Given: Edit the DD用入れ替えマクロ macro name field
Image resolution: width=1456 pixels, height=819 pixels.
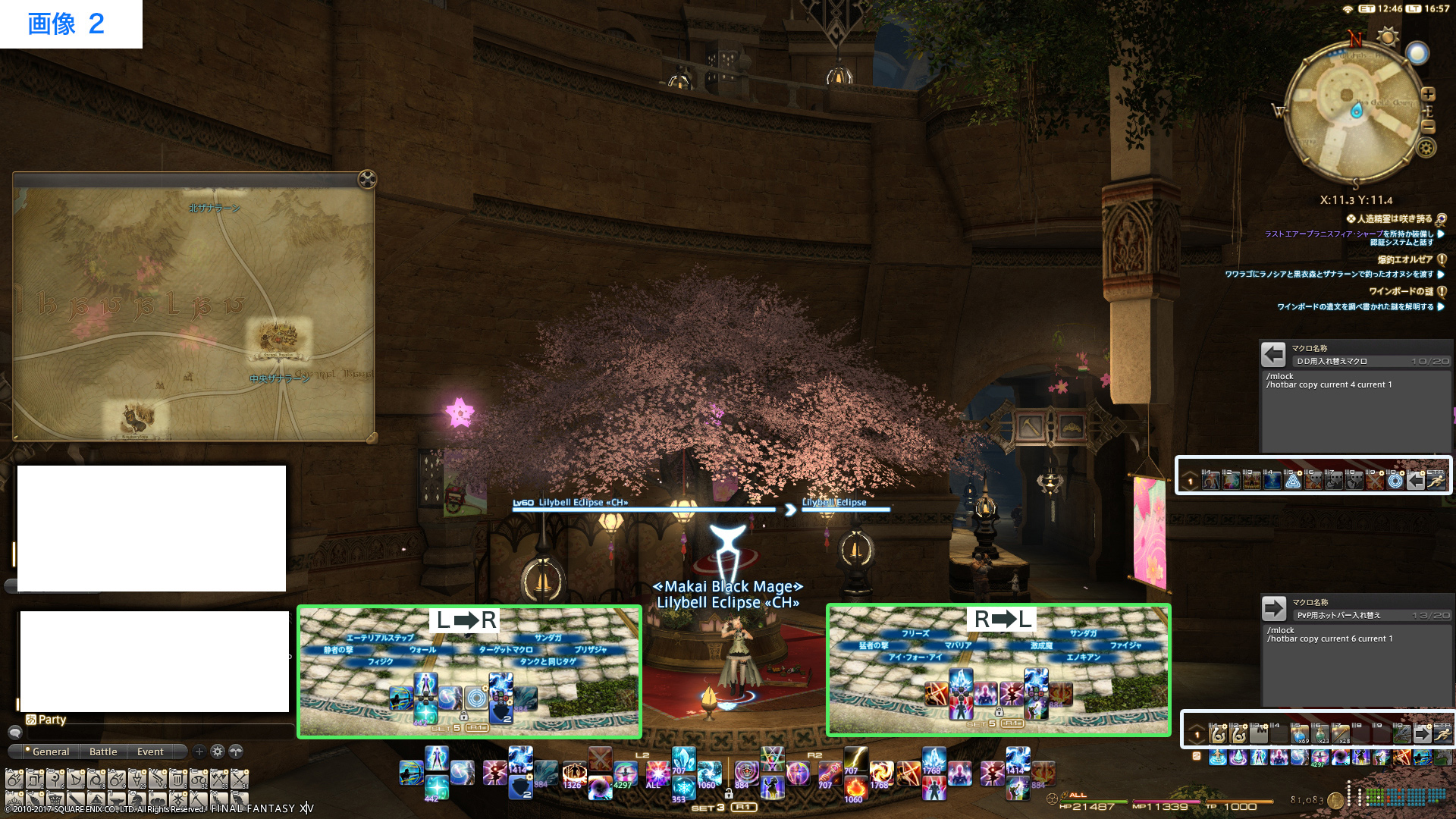Looking at the screenshot, I should pos(1350,362).
